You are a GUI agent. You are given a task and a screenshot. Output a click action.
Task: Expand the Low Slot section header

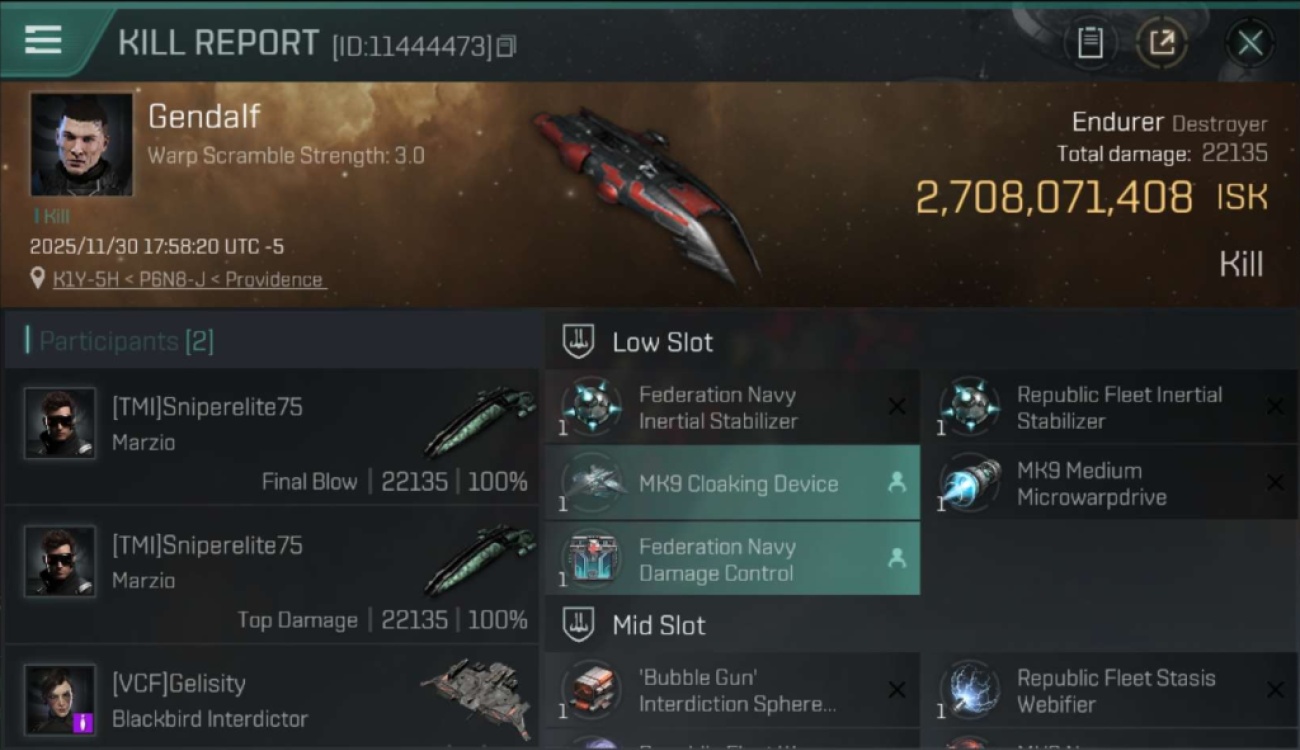(662, 341)
